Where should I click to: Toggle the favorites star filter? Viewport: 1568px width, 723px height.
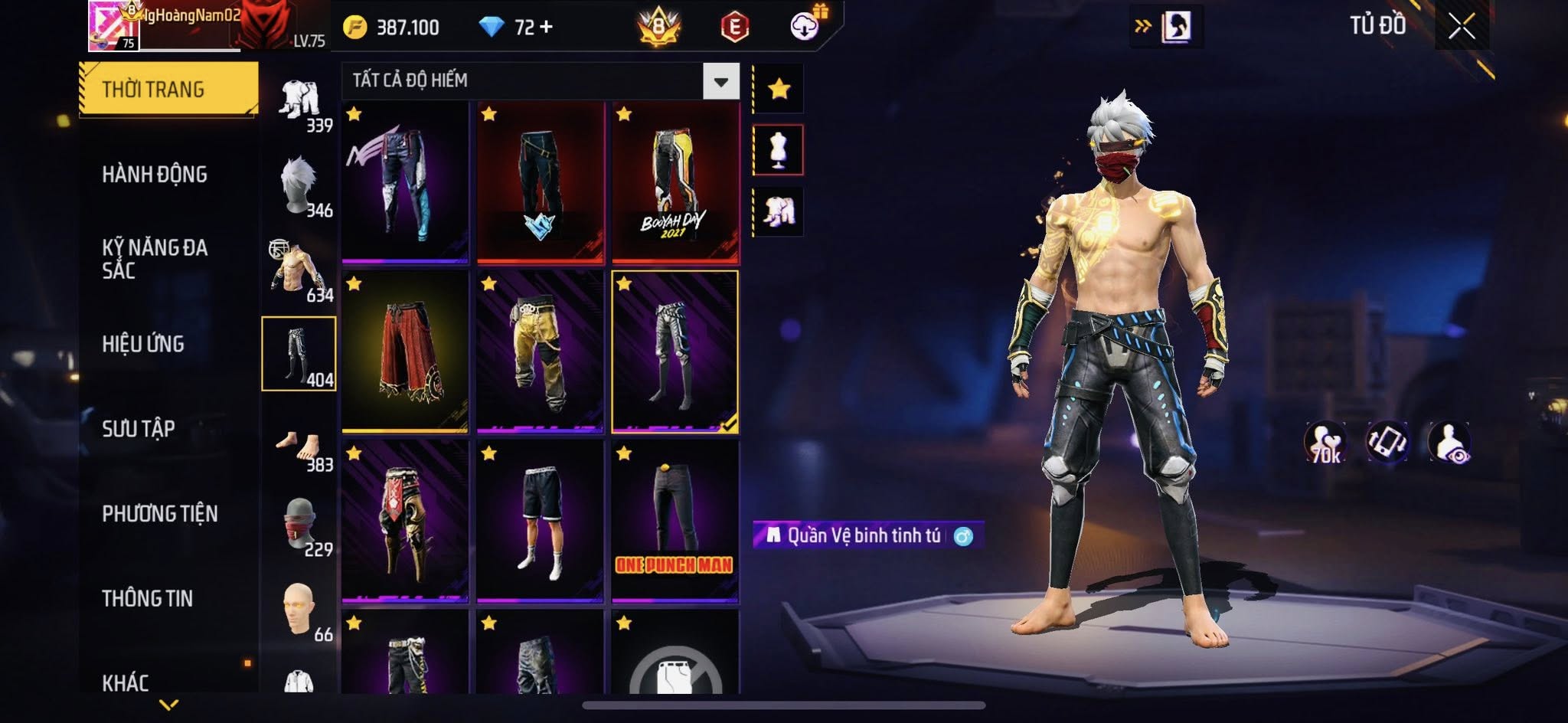[x=779, y=90]
